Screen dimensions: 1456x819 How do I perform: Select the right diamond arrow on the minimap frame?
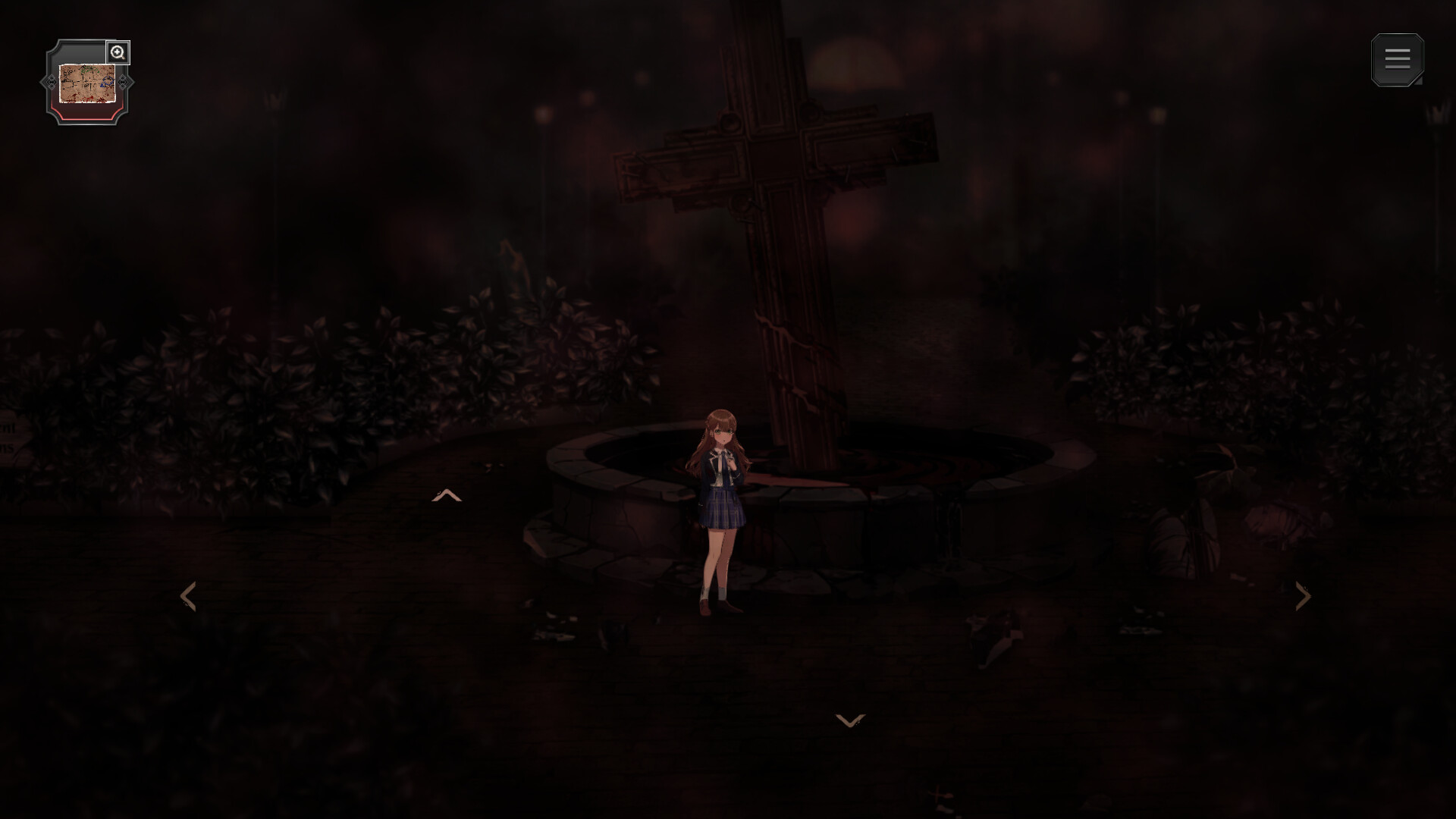click(x=124, y=82)
